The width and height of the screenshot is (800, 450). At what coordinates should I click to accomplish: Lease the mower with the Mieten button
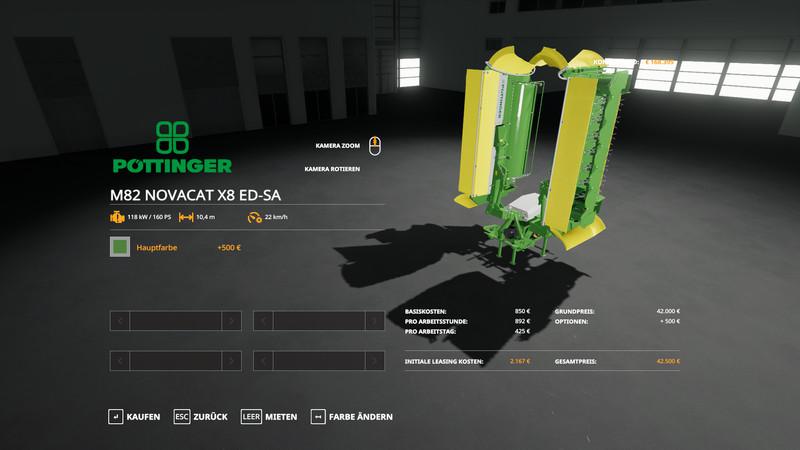(269, 416)
